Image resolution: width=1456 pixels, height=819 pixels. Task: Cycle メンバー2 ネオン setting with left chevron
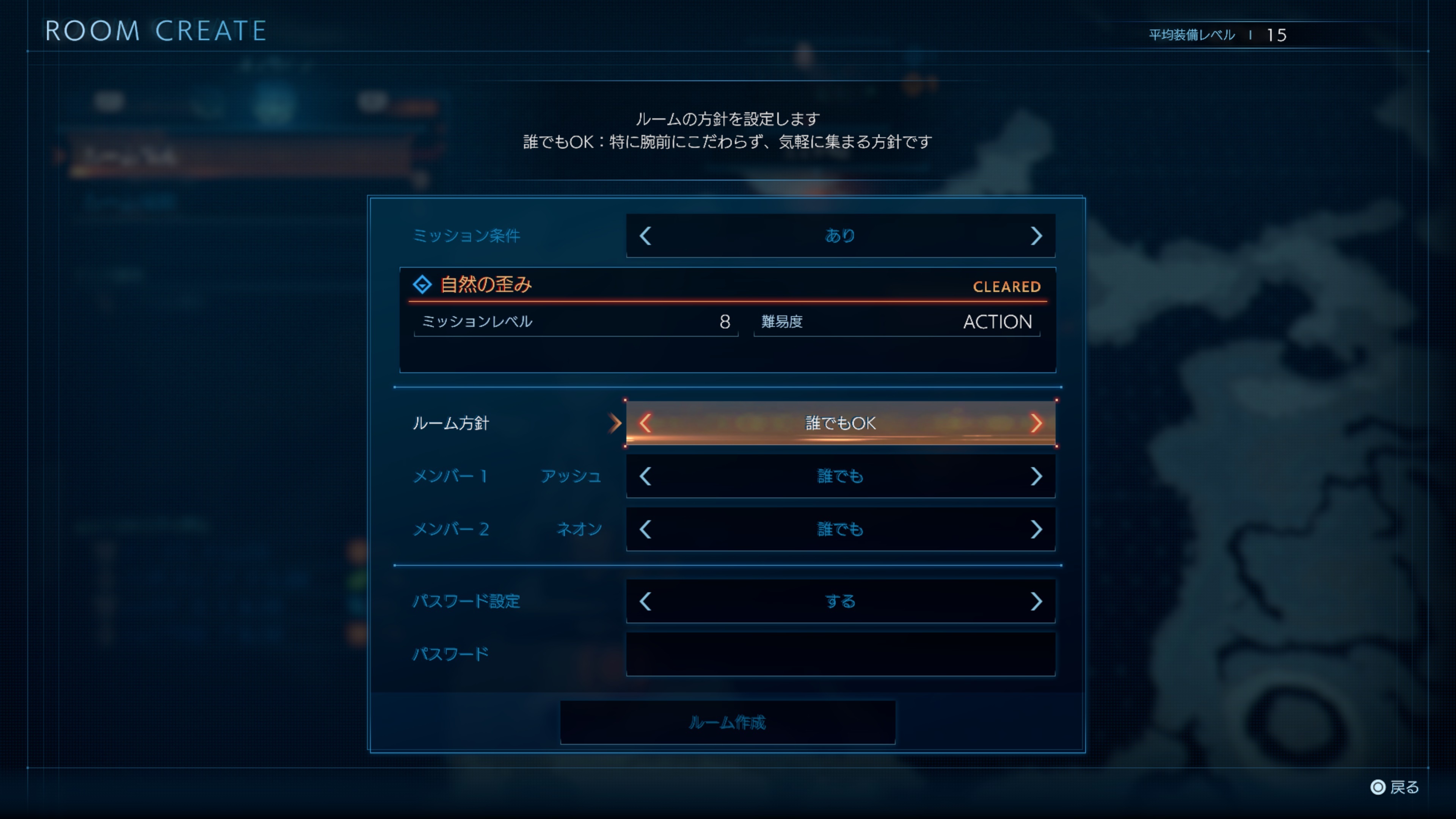[x=646, y=529]
